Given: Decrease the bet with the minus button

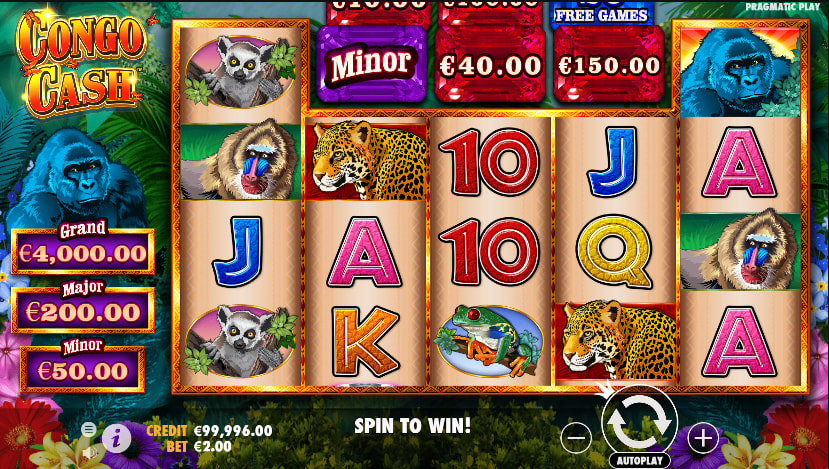Looking at the screenshot, I should click(x=576, y=437).
